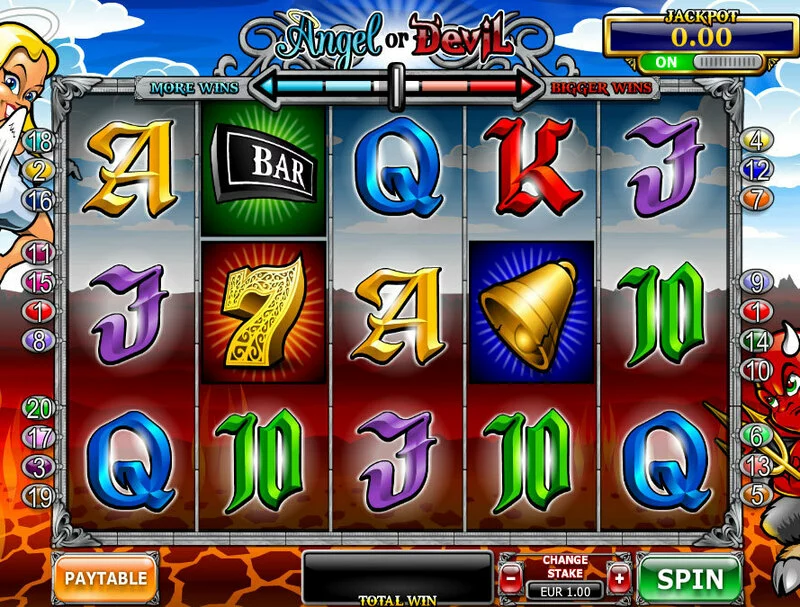Spin the reels
The width and height of the screenshot is (800, 607).
690,578
